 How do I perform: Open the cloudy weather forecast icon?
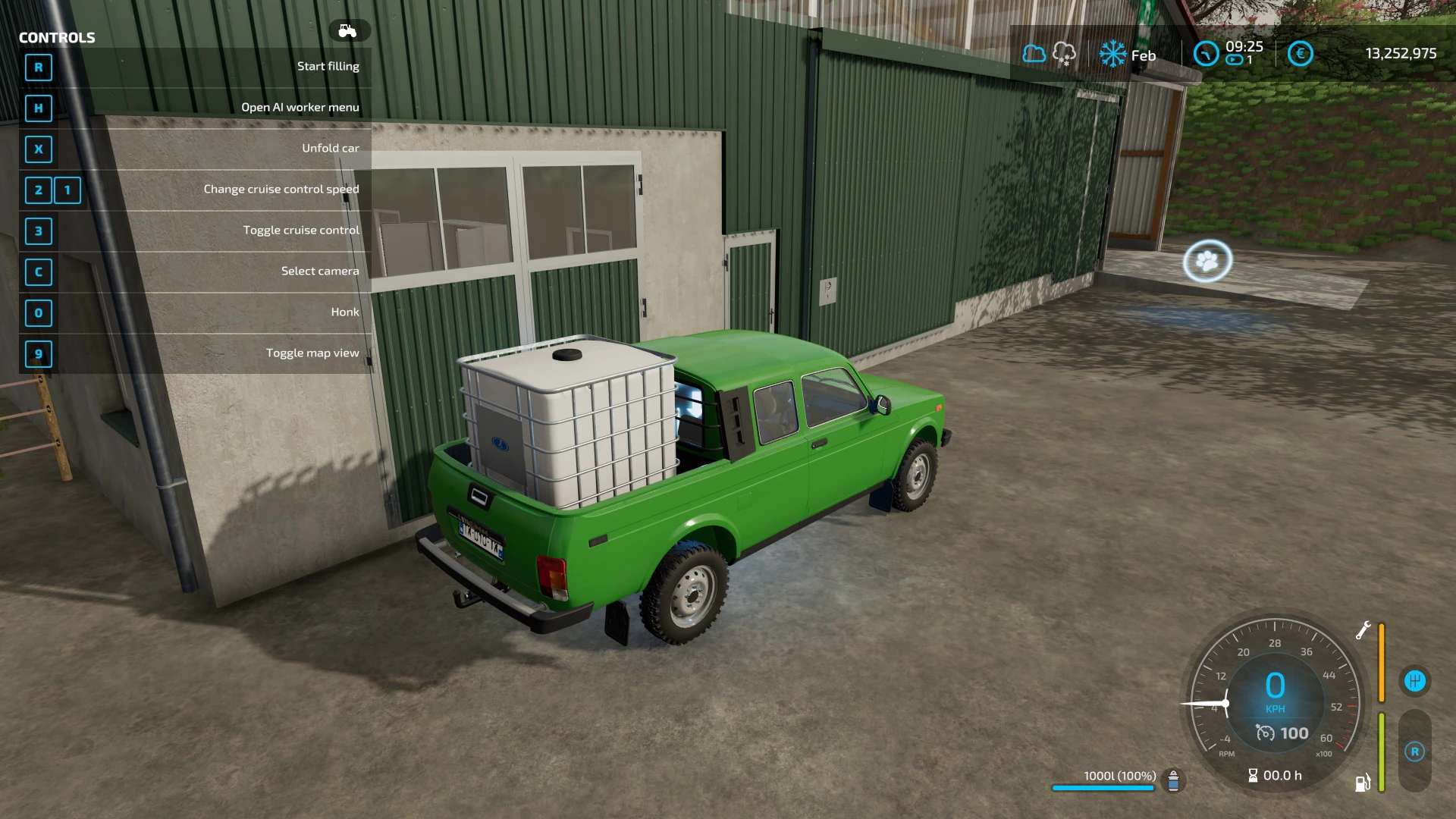[x=1034, y=54]
